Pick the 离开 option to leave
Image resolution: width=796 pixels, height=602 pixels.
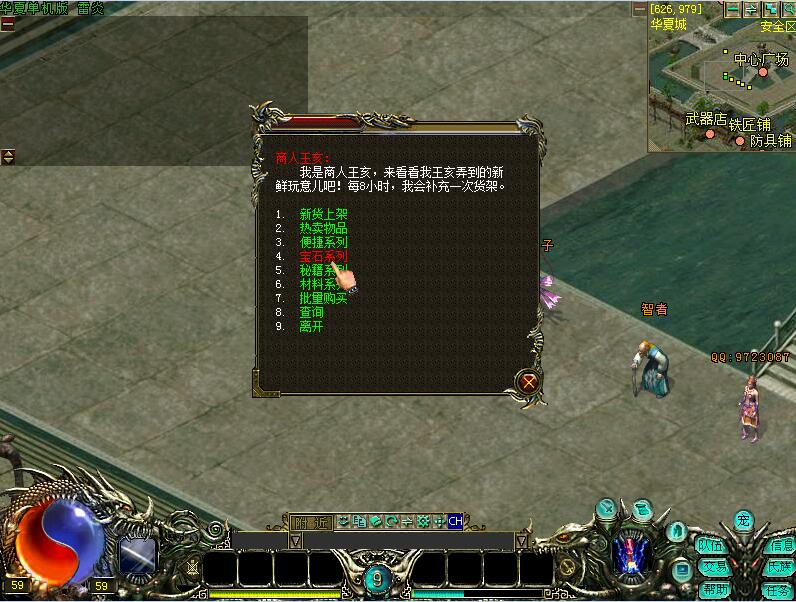[311, 326]
